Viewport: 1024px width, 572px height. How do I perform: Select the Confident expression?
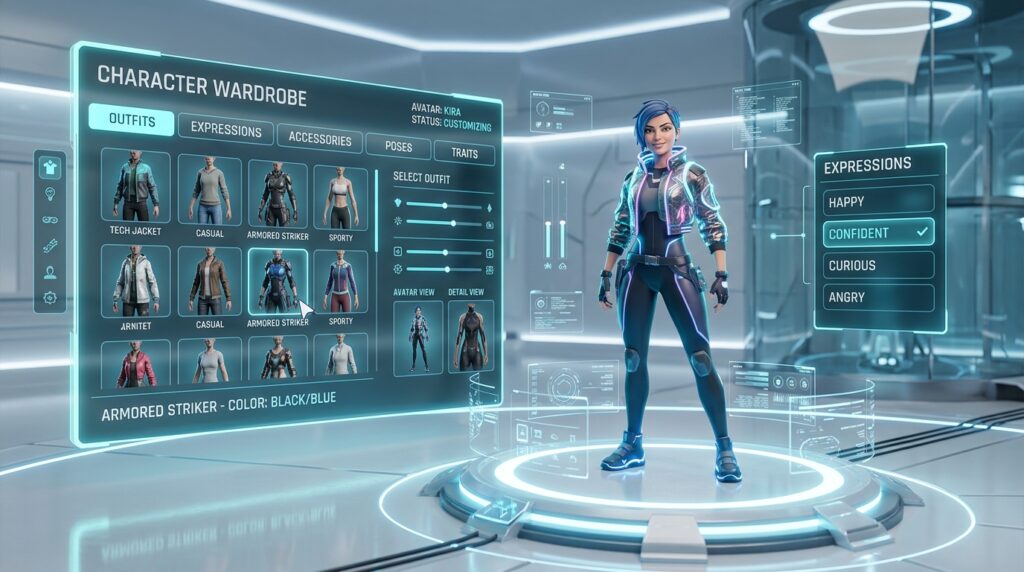click(x=879, y=233)
